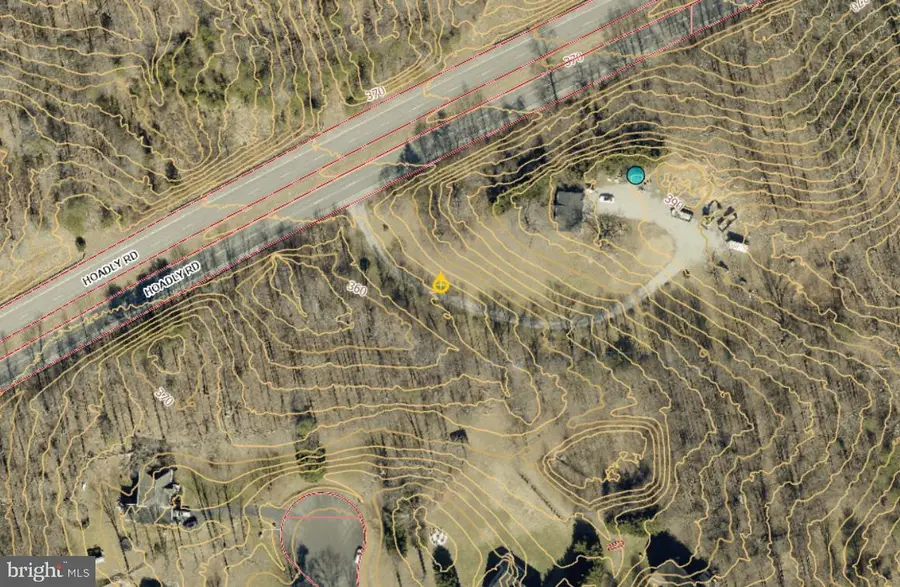Select the yellow property pin marker

440,284
